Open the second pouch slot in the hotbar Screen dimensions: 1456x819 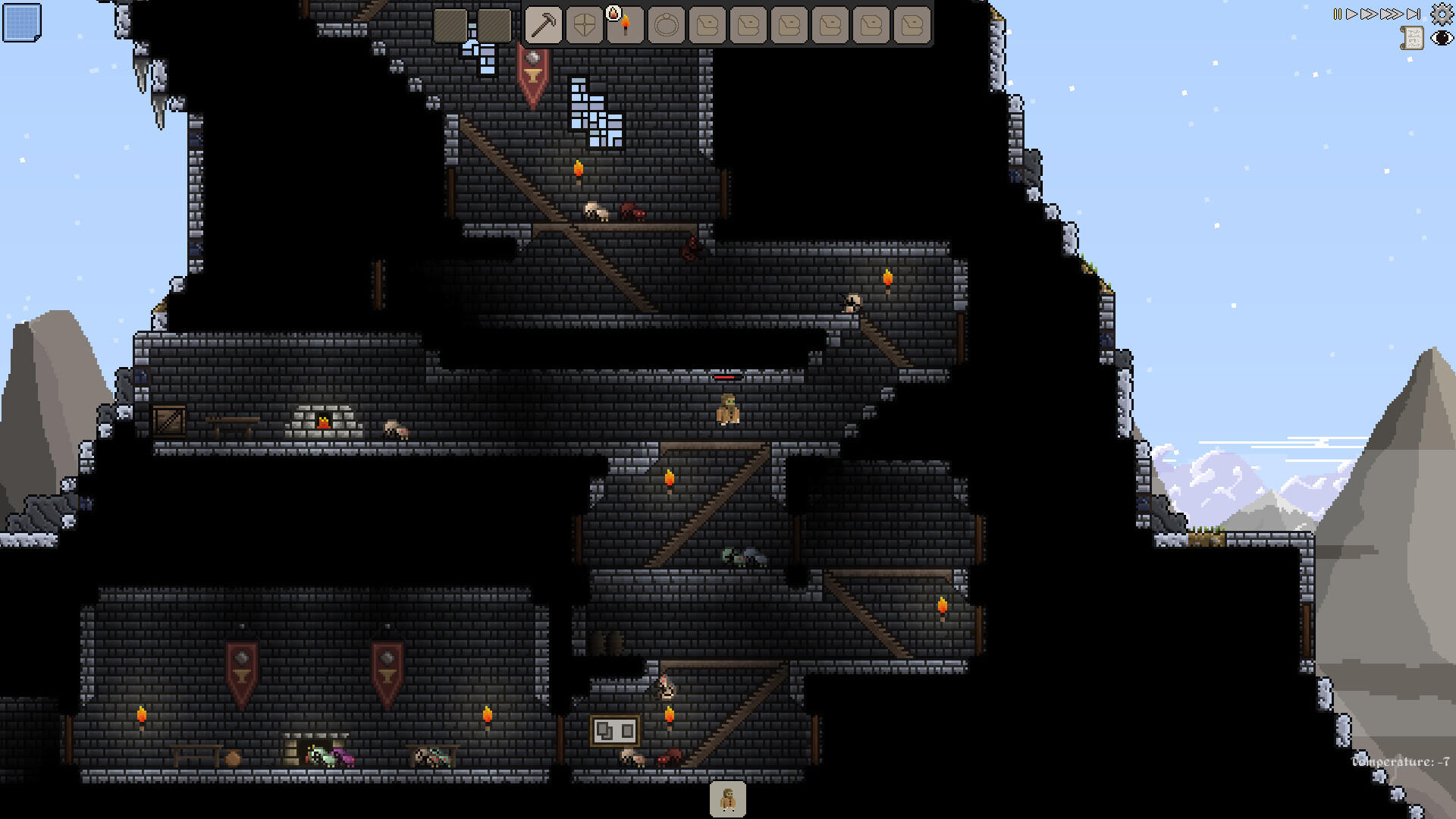point(748,23)
